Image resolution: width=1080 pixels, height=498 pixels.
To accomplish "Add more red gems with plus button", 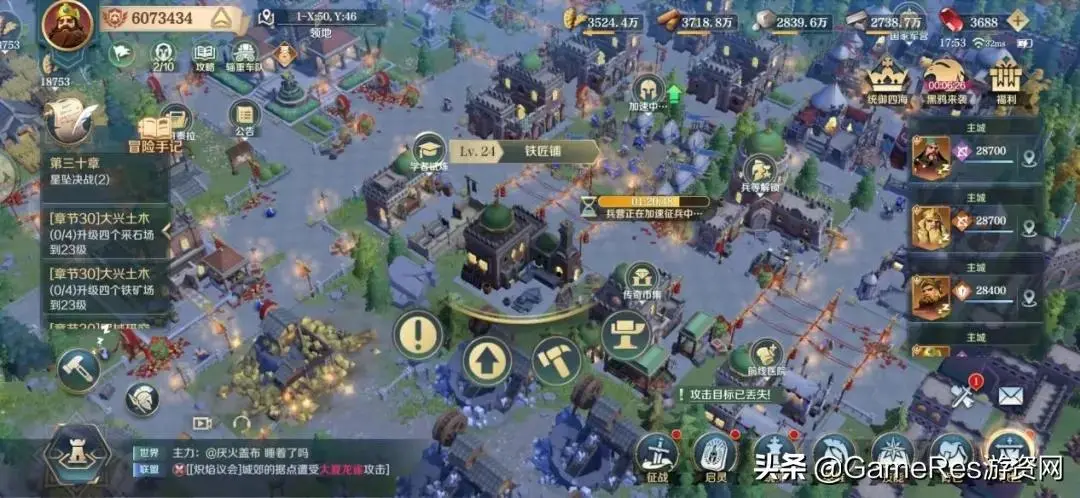I will tap(1022, 21).
